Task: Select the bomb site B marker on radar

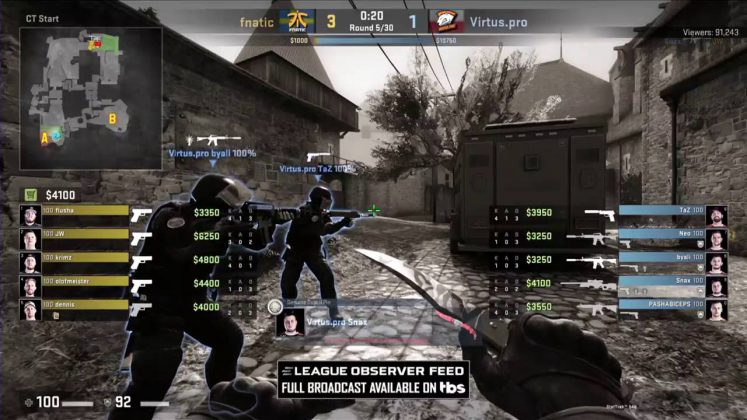Action: [x=113, y=119]
